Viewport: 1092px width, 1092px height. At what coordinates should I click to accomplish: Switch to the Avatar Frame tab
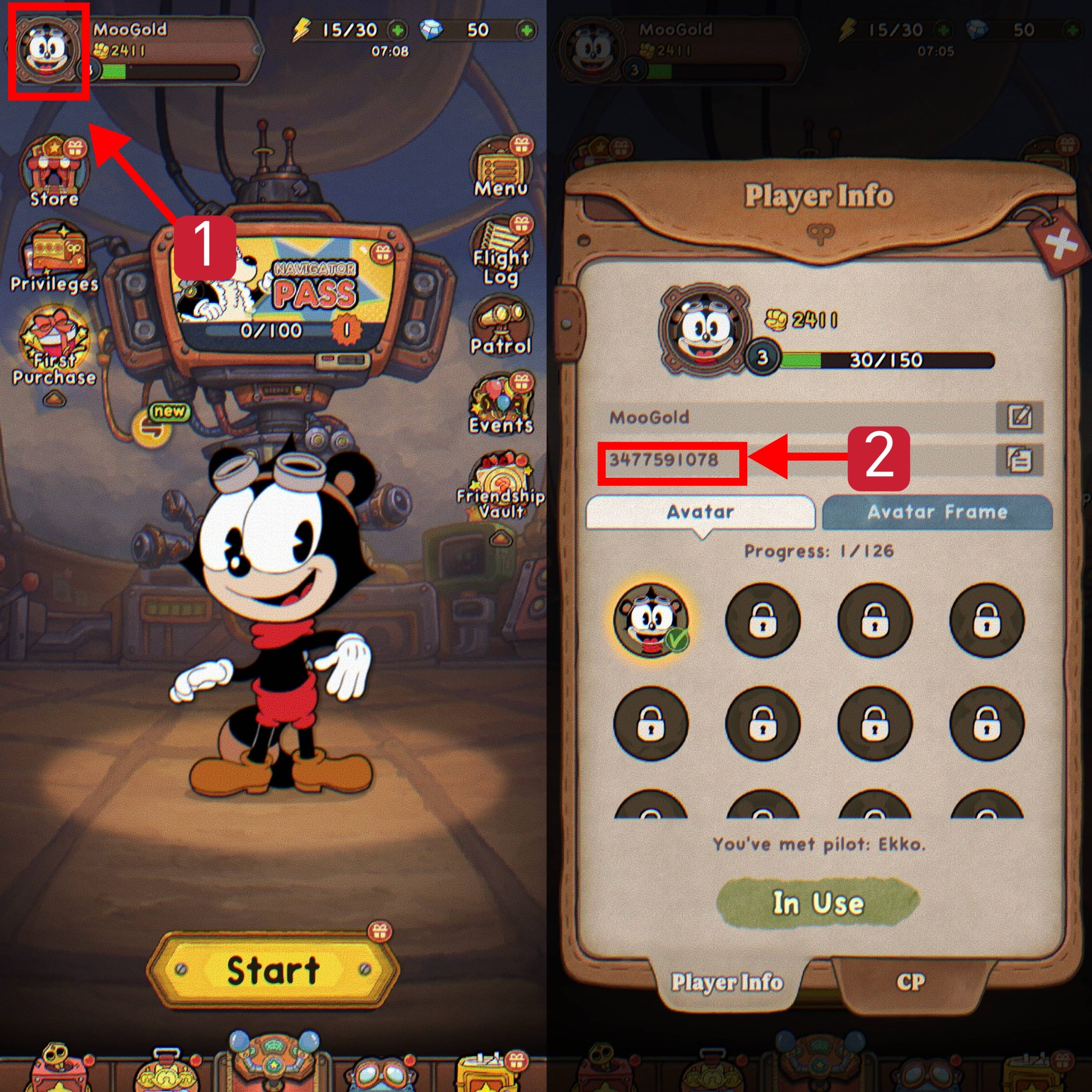click(937, 512)
